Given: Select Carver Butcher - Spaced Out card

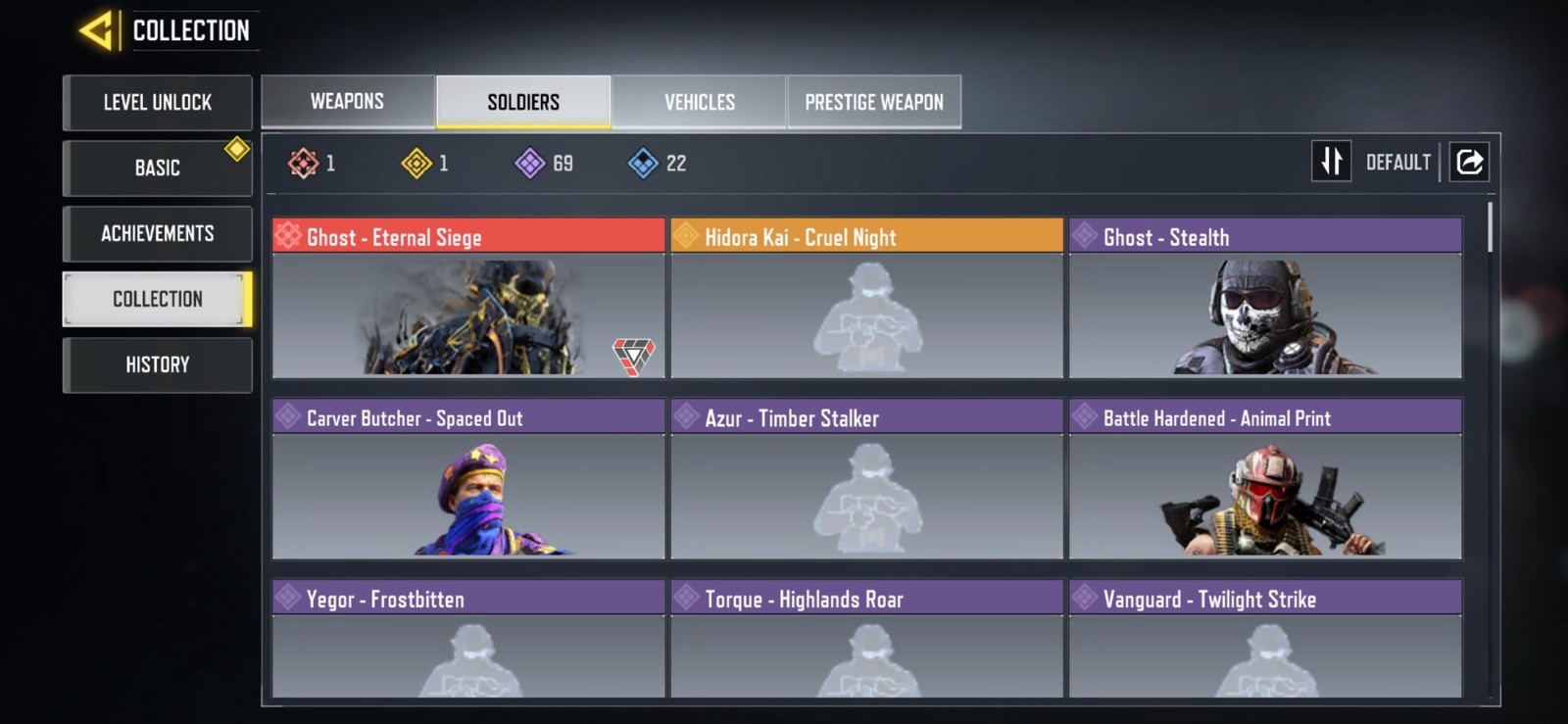Looking at the screenshot, I should click(x=468, y=479).
